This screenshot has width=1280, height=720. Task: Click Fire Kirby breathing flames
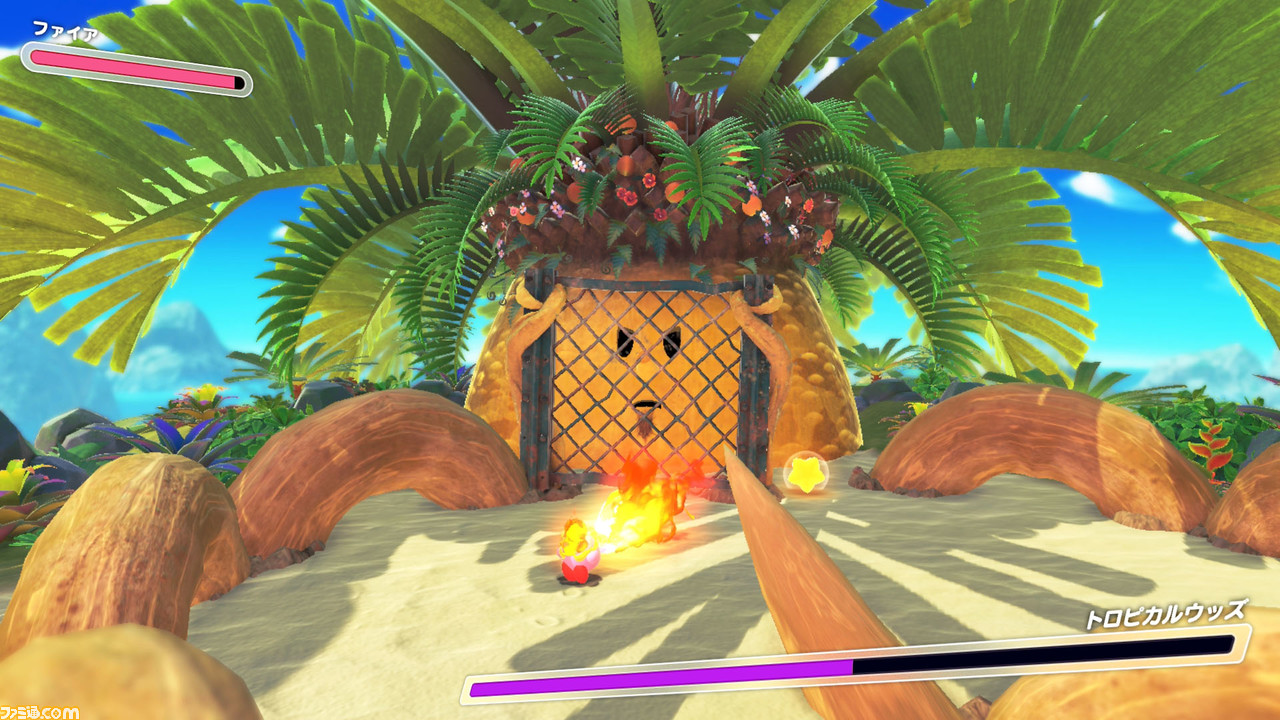(578, 555)
